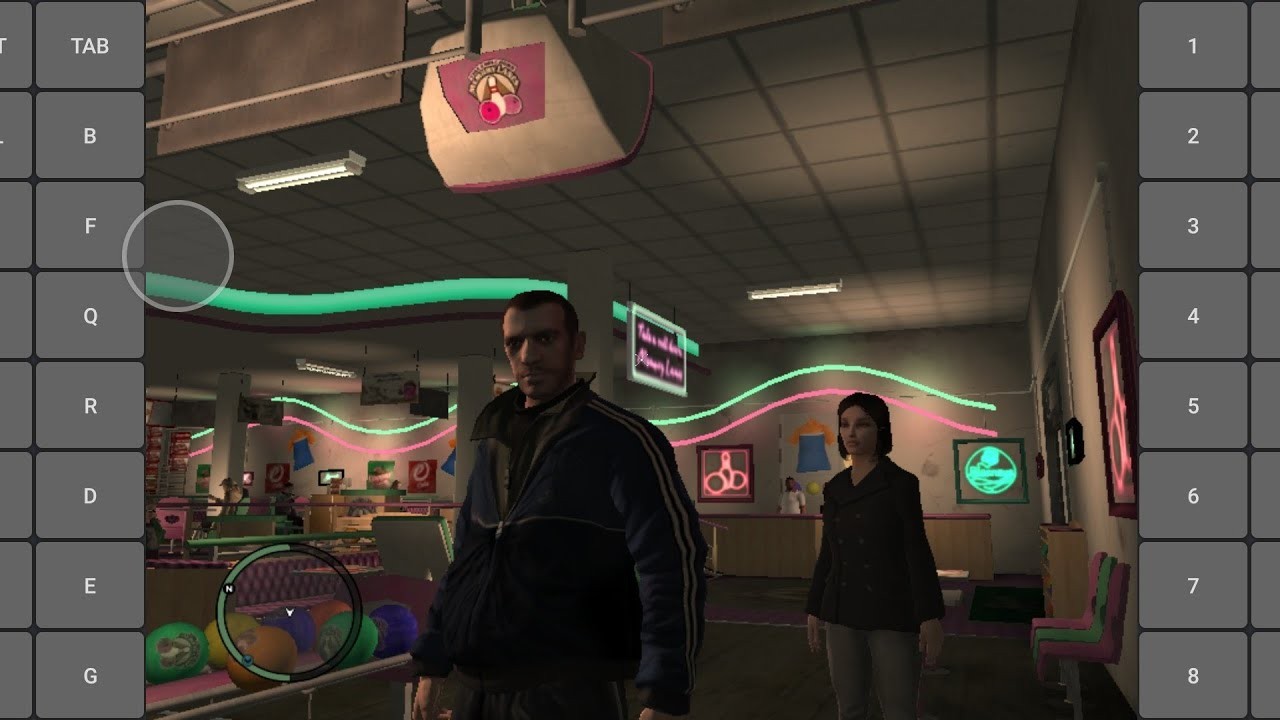Screen dimensions: 1280x720
Task: Tap the E key button
Action: point(90,586)
